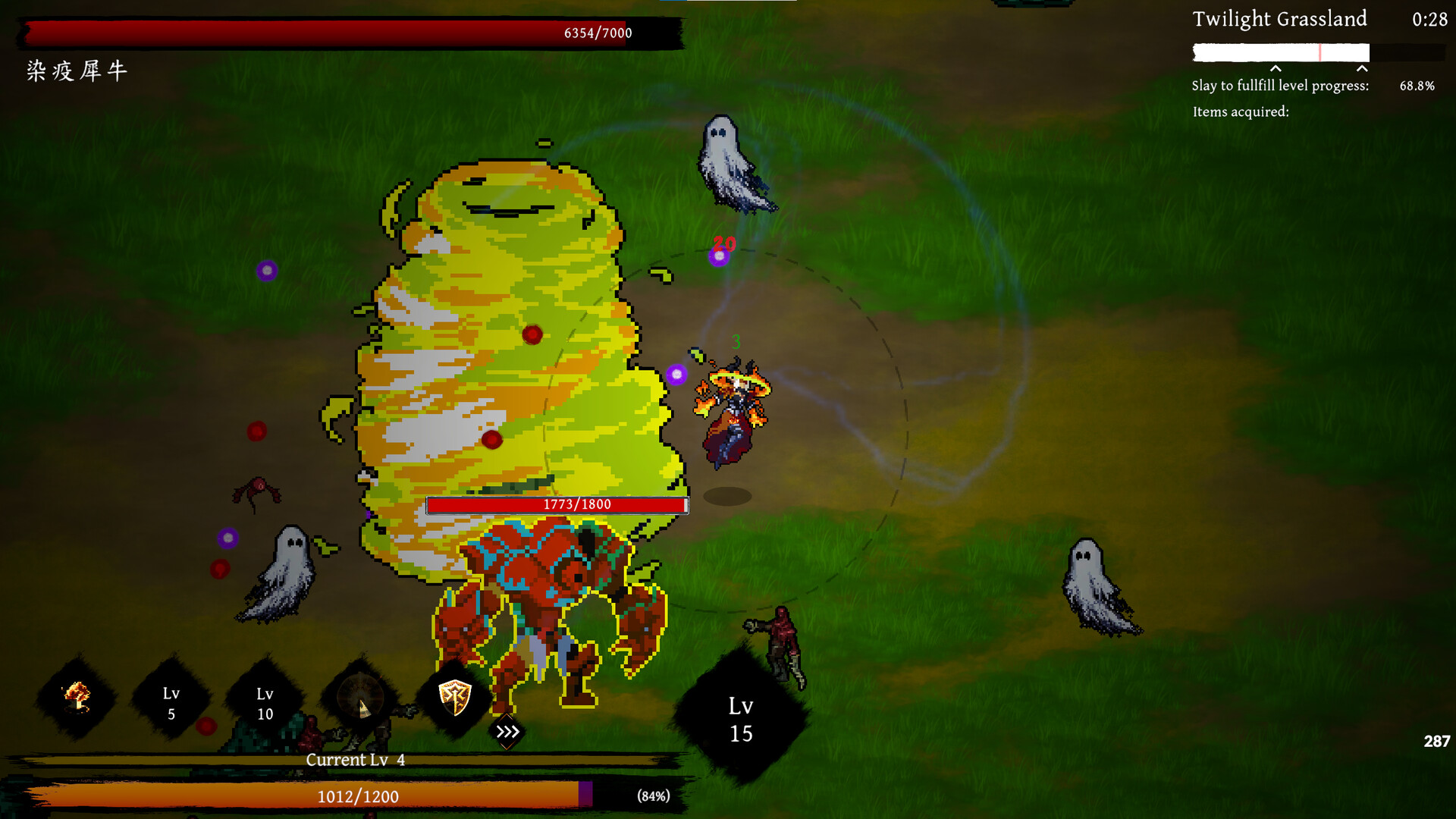Image resolution: width=1456 pixels, height=819 pixels.
Task: Toggle the >>> speed-up control
Action: (506, 732)
